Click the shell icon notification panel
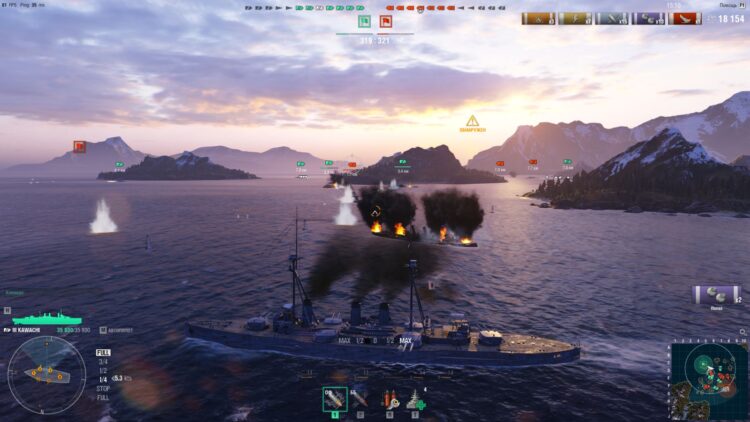Viewport: 750px width, 422px height. pos(716,295)
